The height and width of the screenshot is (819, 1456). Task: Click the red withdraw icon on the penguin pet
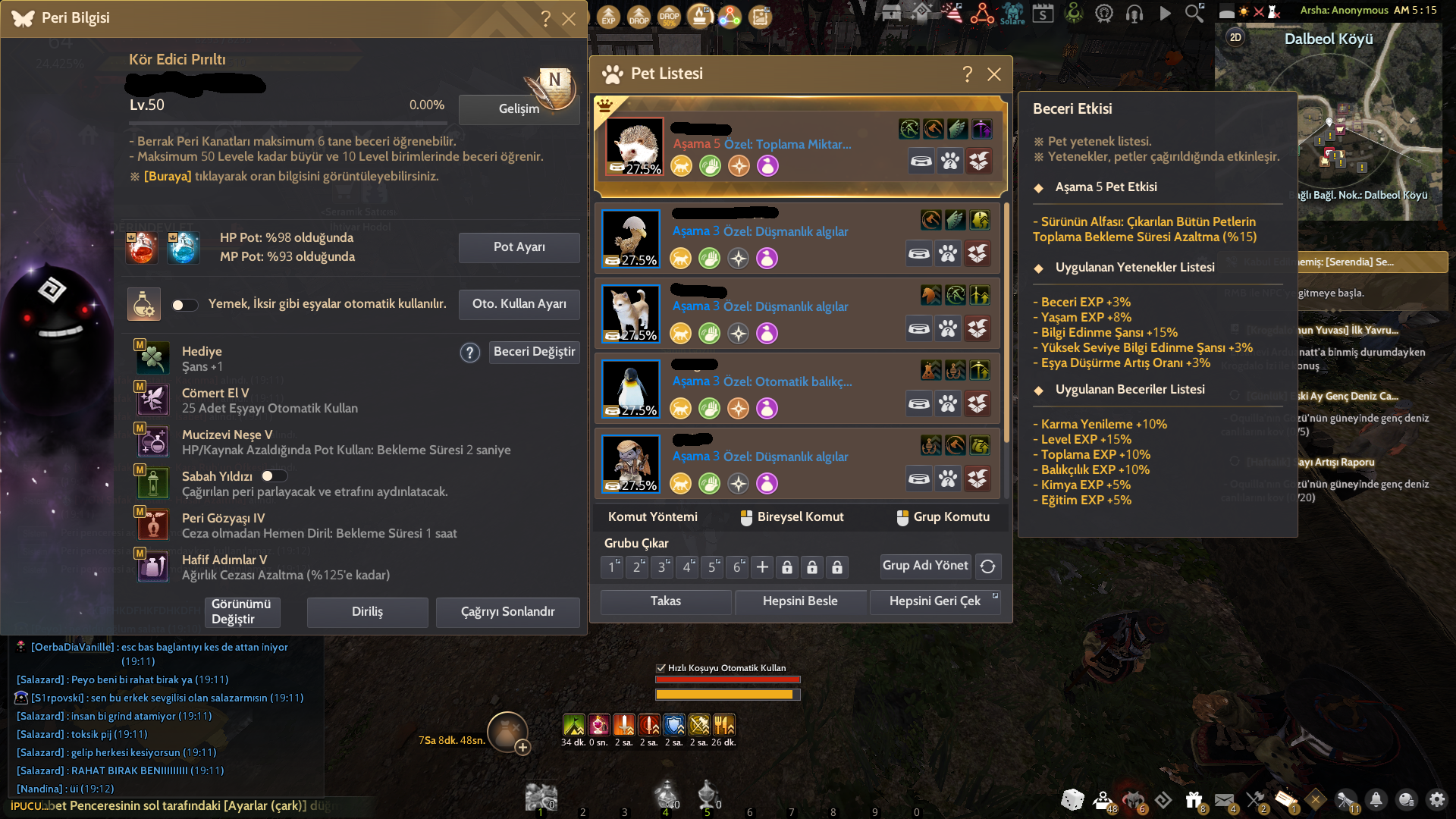point(978,403)
